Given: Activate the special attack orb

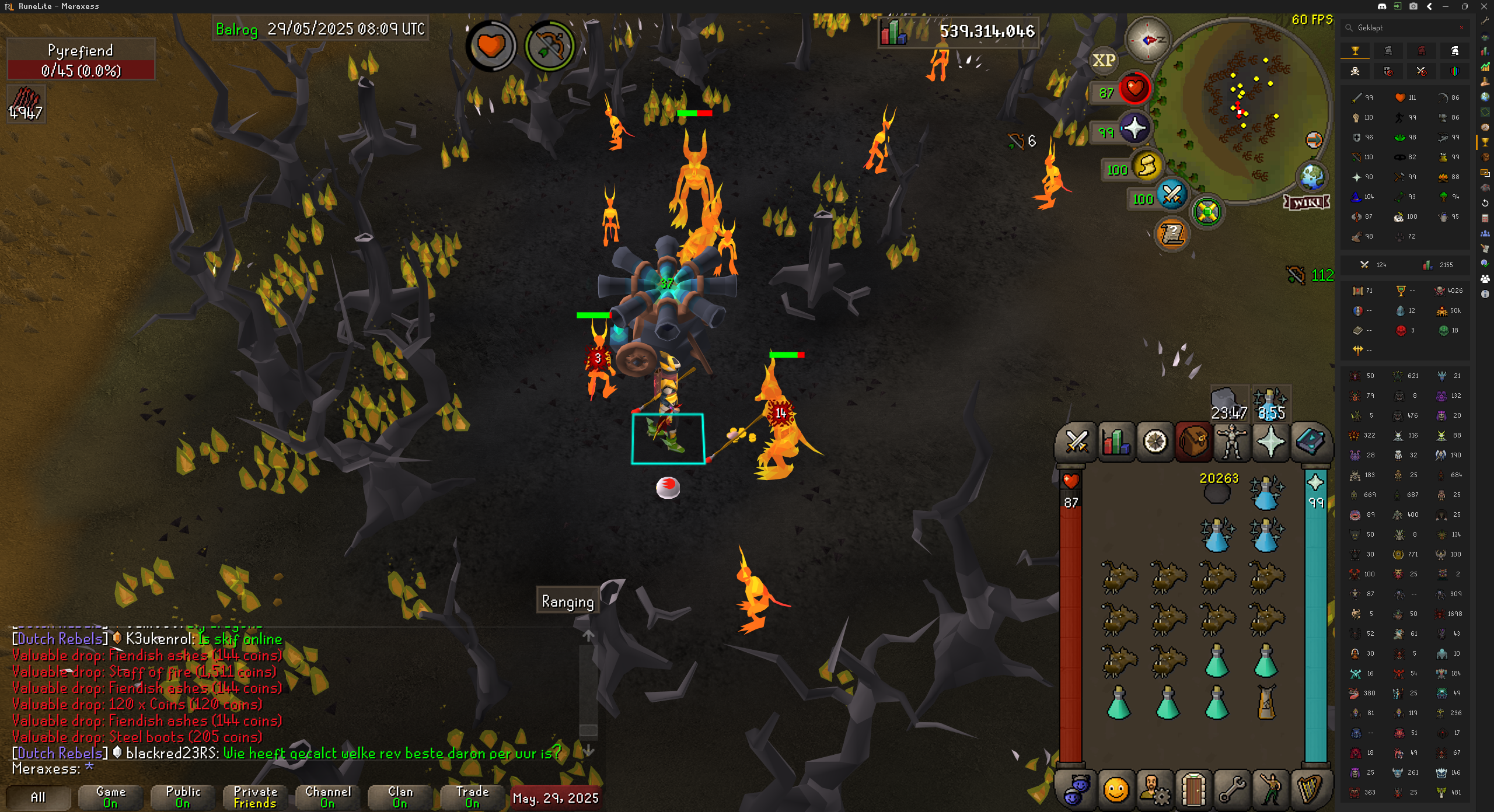Looking at the screenshot, I should point(1172,195).
